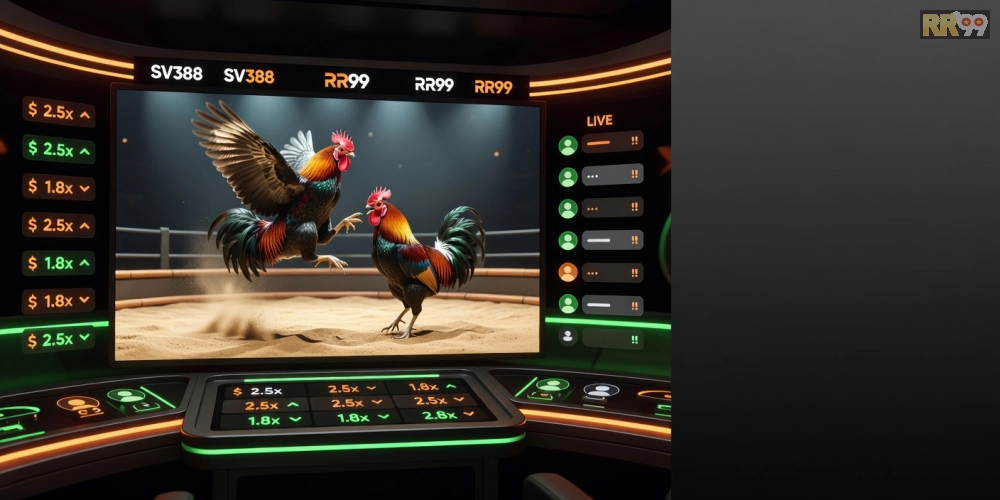The width and height of the screenshot is (1000, 500).
Task: Switch to the all-white RR99 tab
Action: tap(434, 84)
